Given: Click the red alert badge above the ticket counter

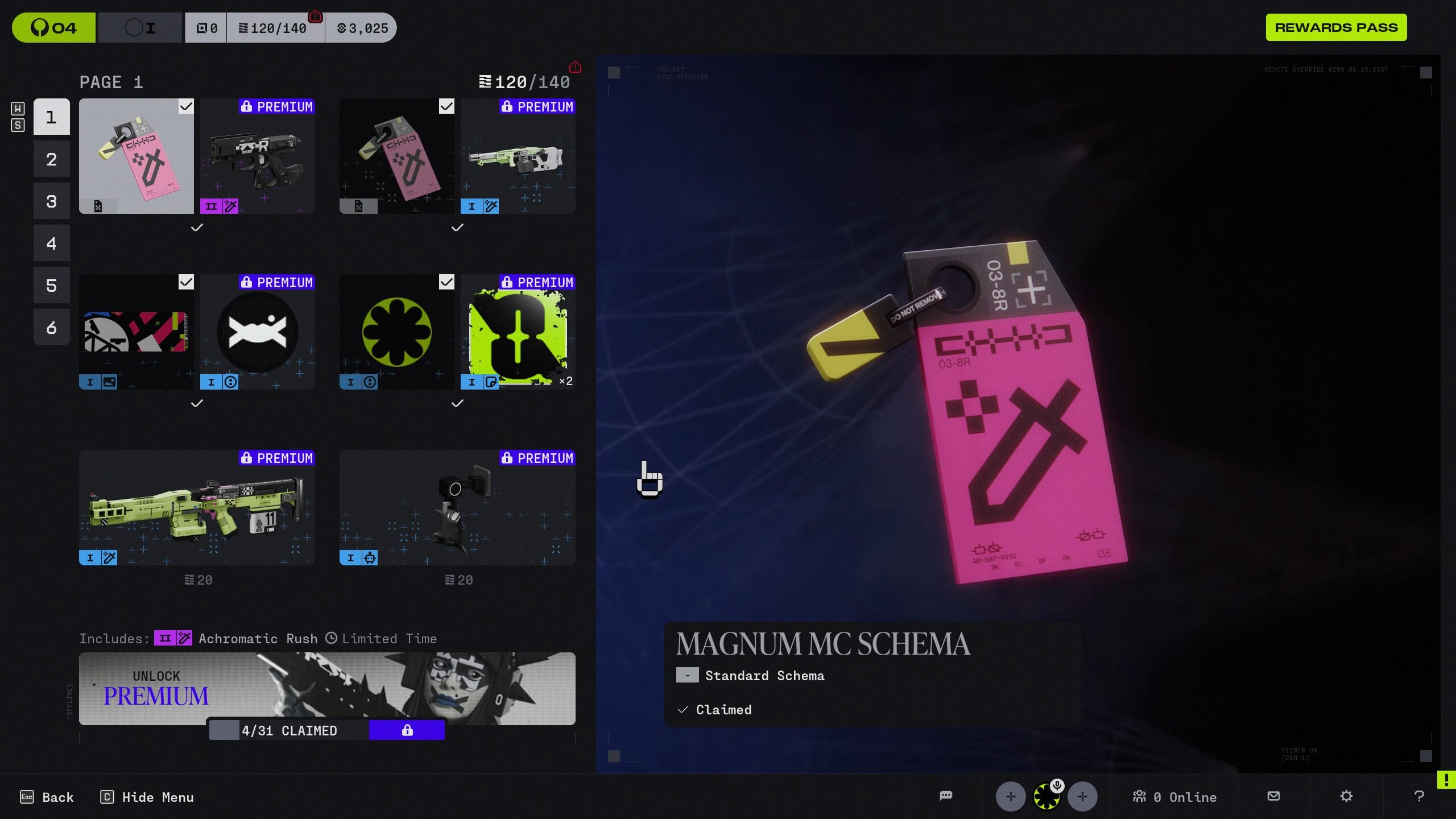Looking at the screenshot, I should point(314,17).
